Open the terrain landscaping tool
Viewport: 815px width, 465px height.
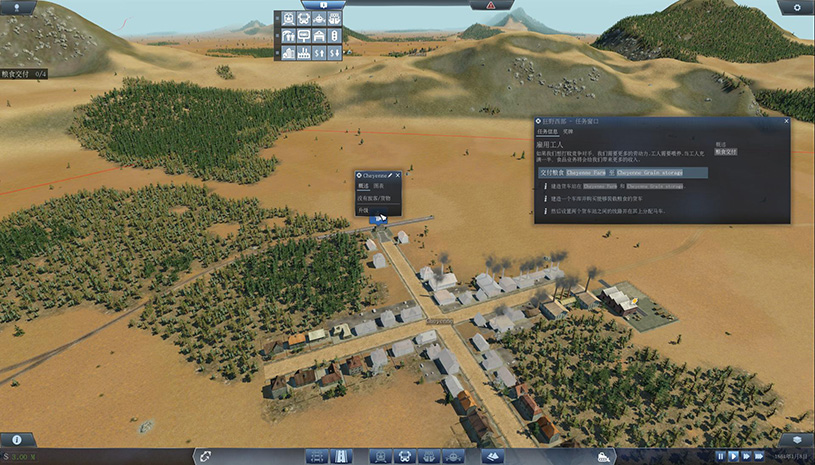point(491,456)
